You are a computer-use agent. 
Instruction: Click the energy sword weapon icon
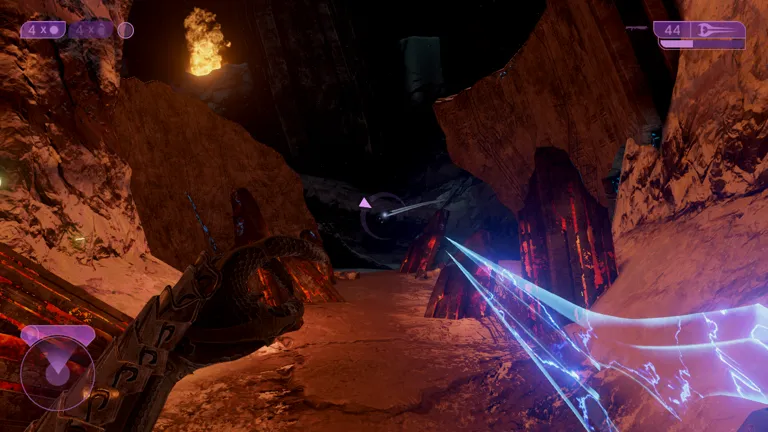718,30
